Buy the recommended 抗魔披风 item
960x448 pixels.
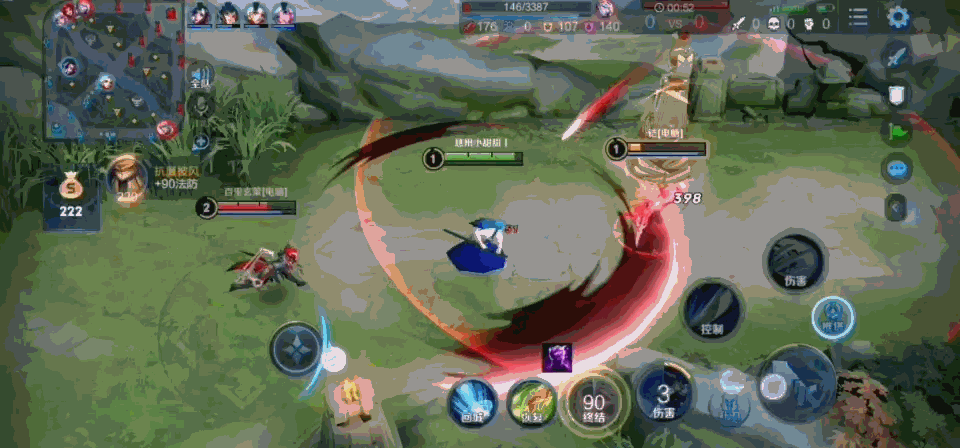125,181
